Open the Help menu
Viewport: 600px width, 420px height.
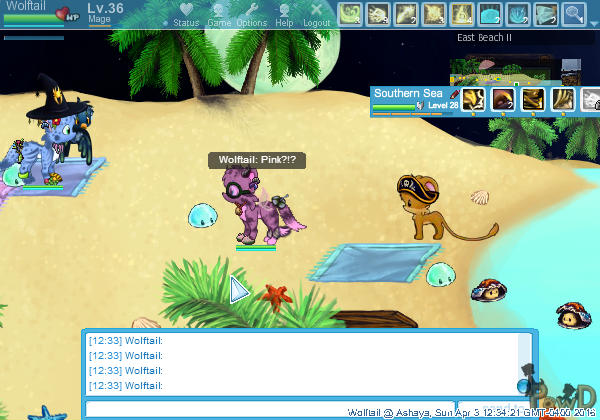point(284,16)
